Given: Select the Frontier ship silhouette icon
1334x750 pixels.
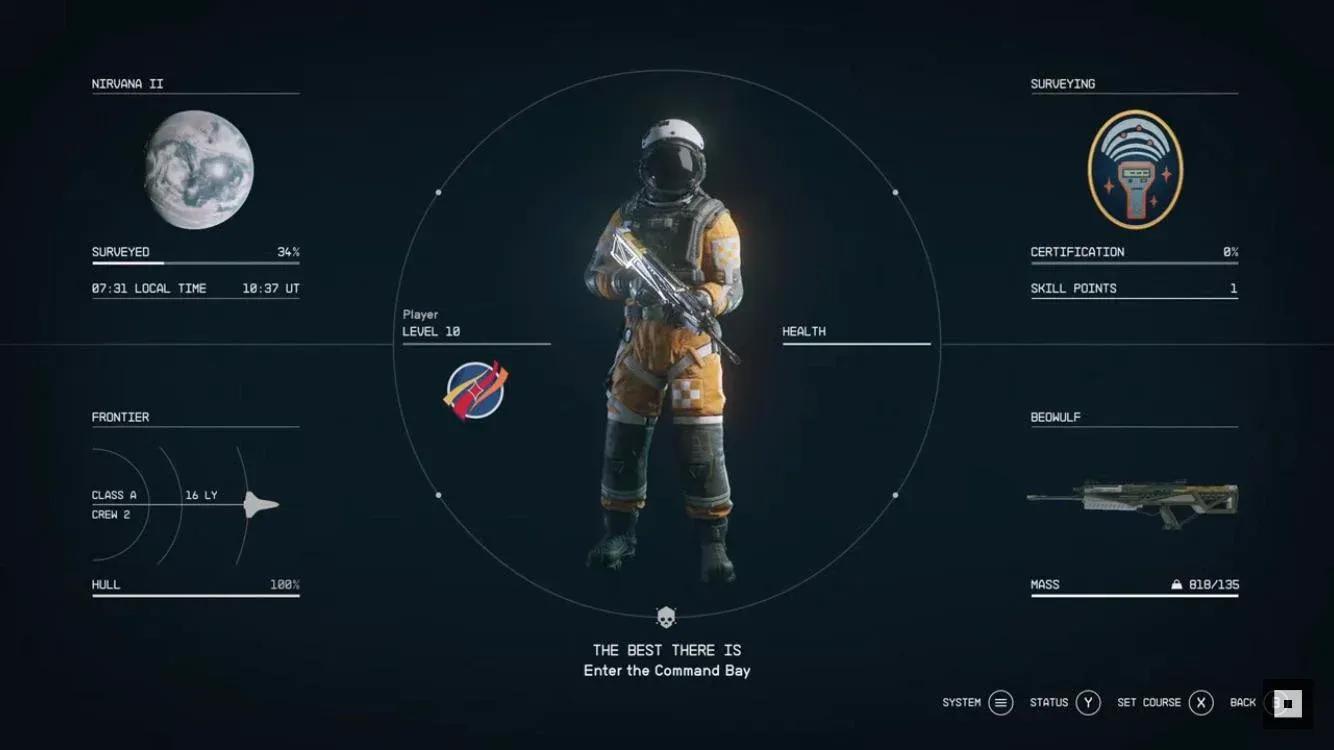Looking at the screenshot, I should coord(260,505).
